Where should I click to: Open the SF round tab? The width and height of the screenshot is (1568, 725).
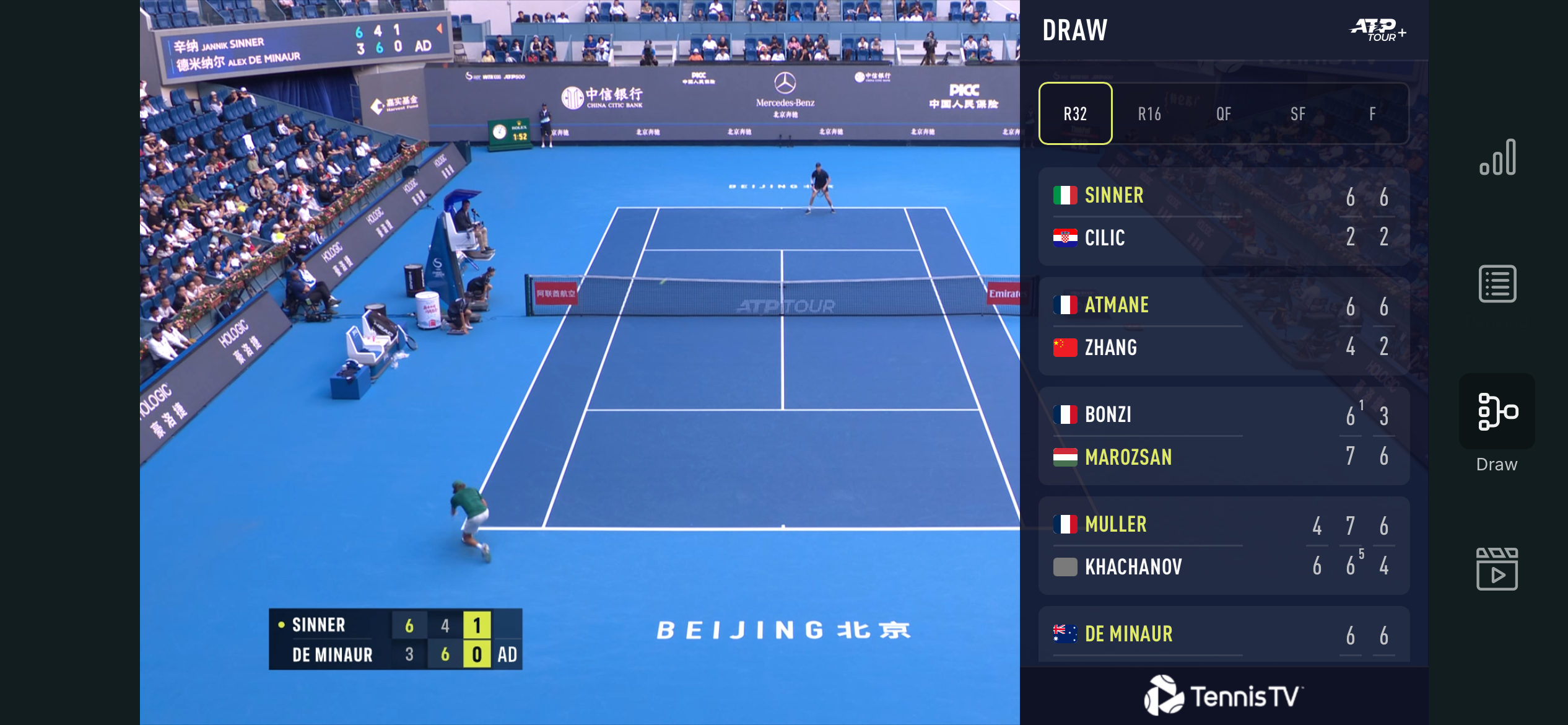click(1298, 113)
